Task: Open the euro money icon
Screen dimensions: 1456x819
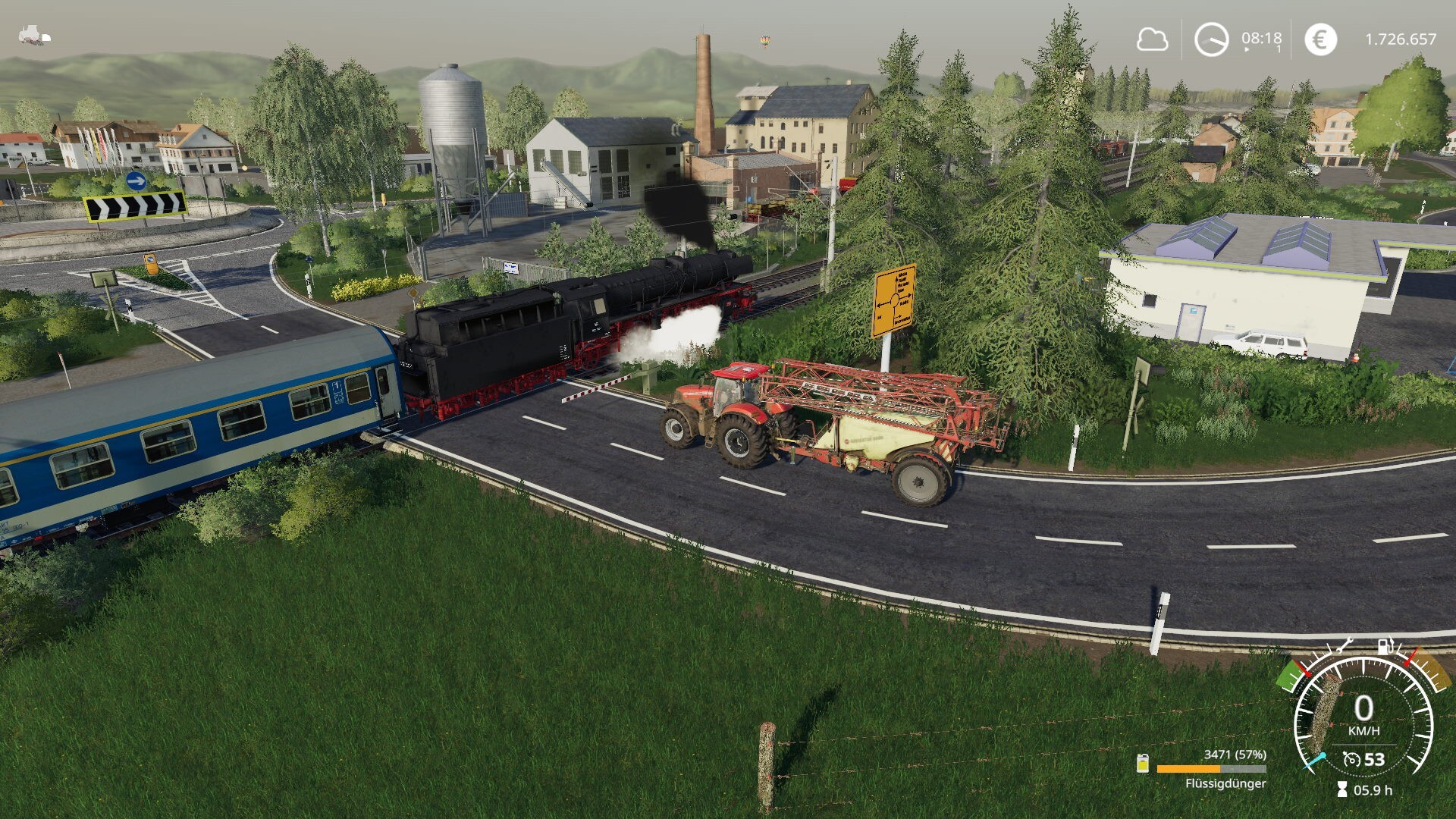Action: coord(1320,39)
